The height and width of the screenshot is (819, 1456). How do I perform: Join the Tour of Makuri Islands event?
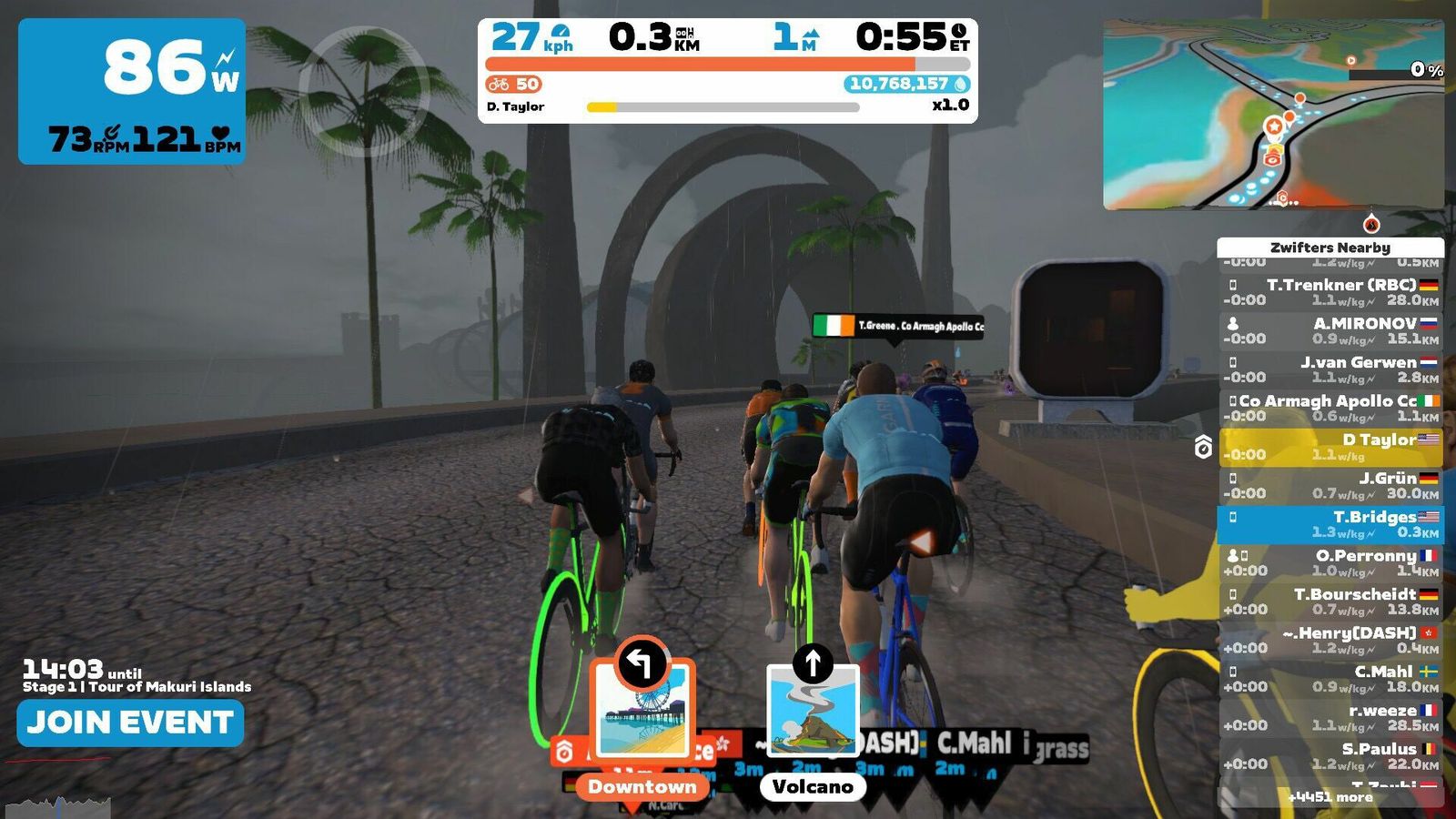pos(130,723)
